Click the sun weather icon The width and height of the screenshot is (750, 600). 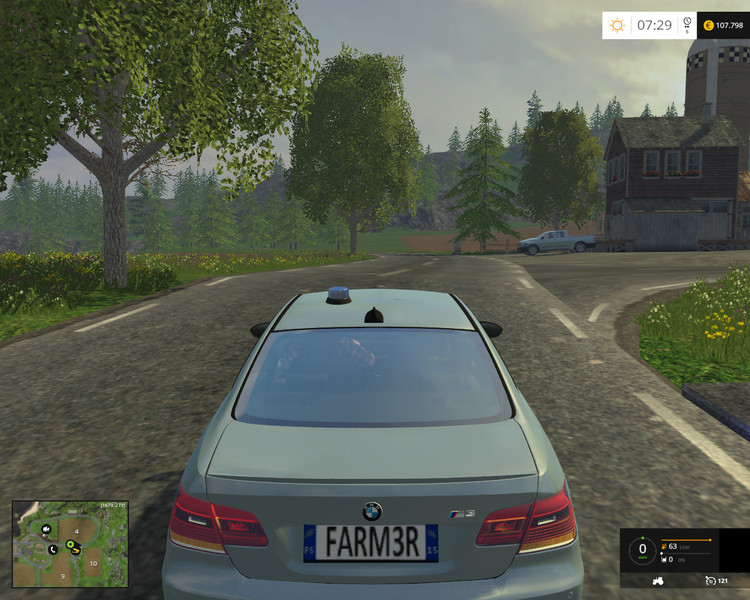tap(617, 25)
